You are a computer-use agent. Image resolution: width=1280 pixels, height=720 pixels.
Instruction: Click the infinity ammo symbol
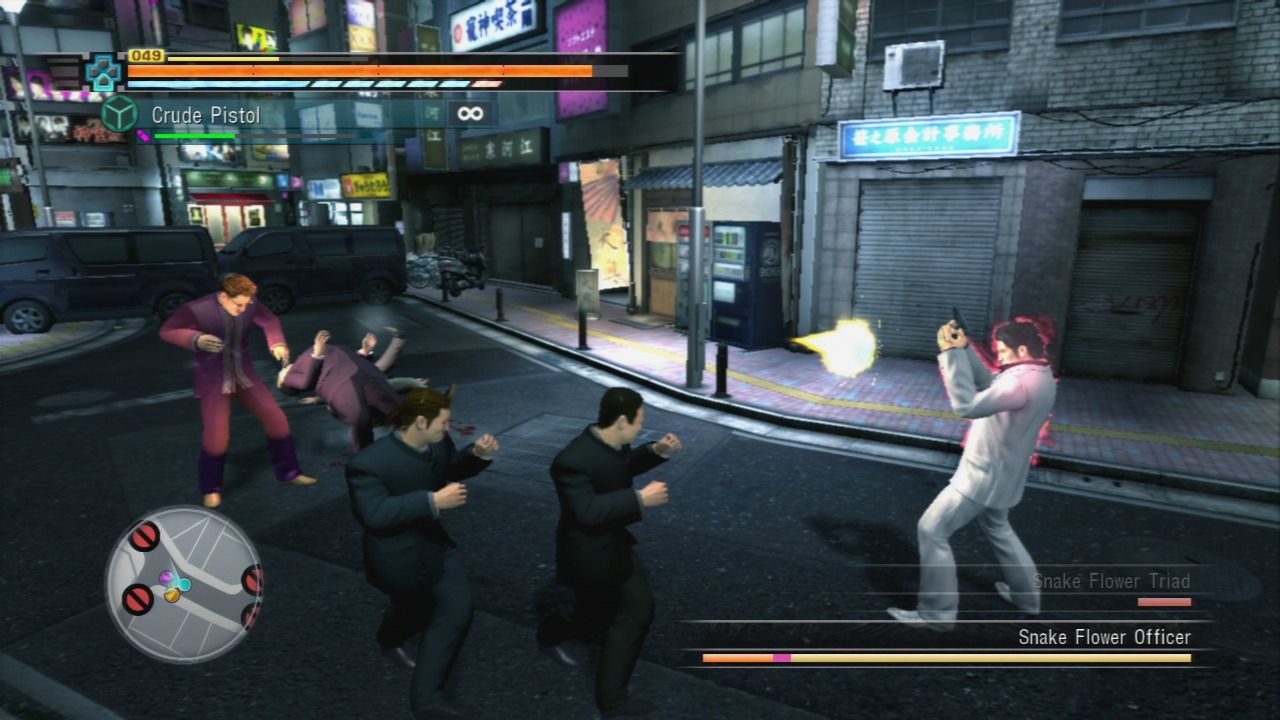[x=470, y=114]
